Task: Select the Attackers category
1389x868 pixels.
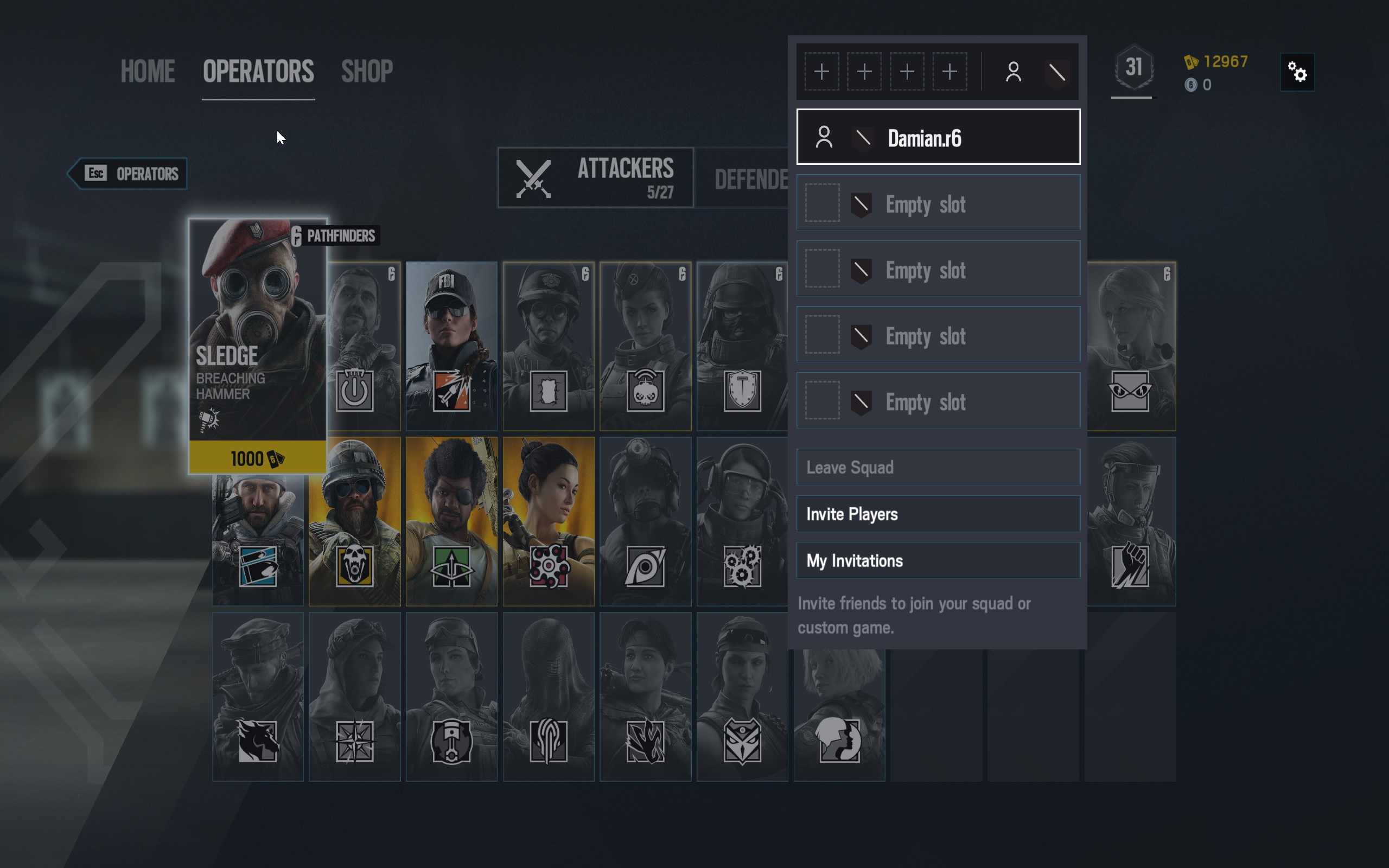Action: (x=595, y=177)
